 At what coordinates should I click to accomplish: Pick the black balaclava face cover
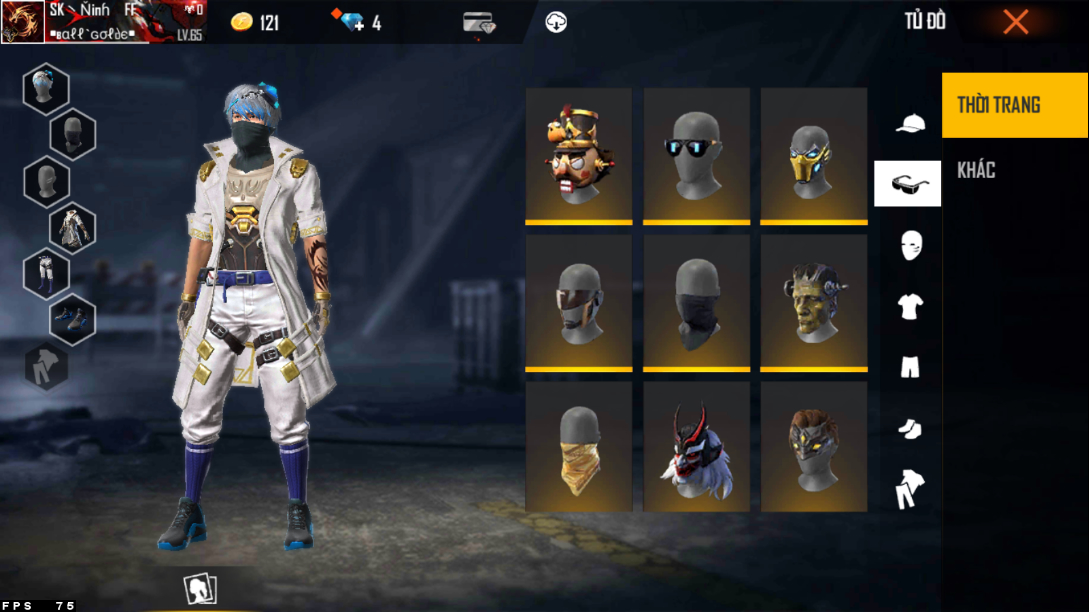click(x=696, y=302)
